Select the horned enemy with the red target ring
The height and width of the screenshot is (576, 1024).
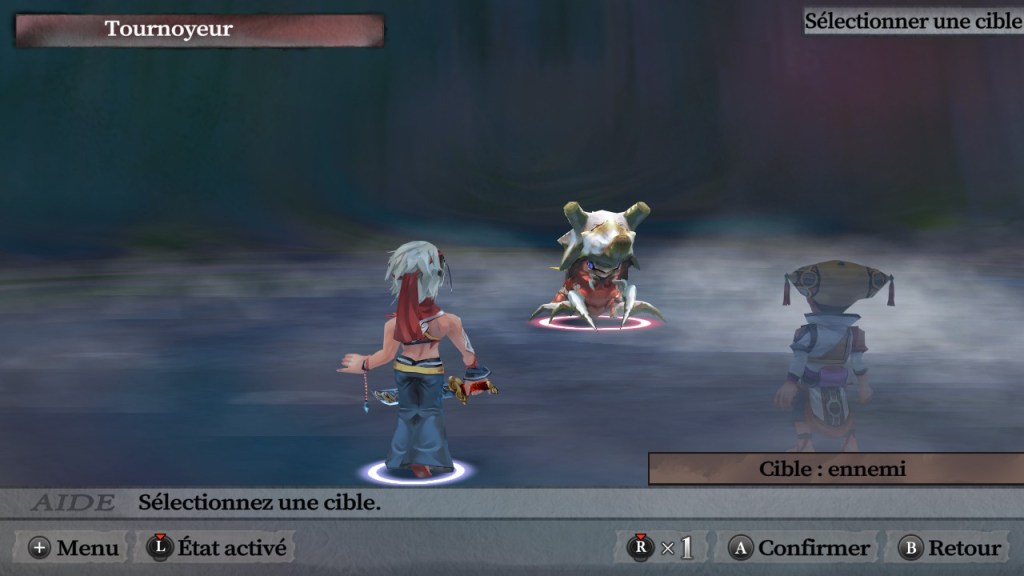coord(597,270)
